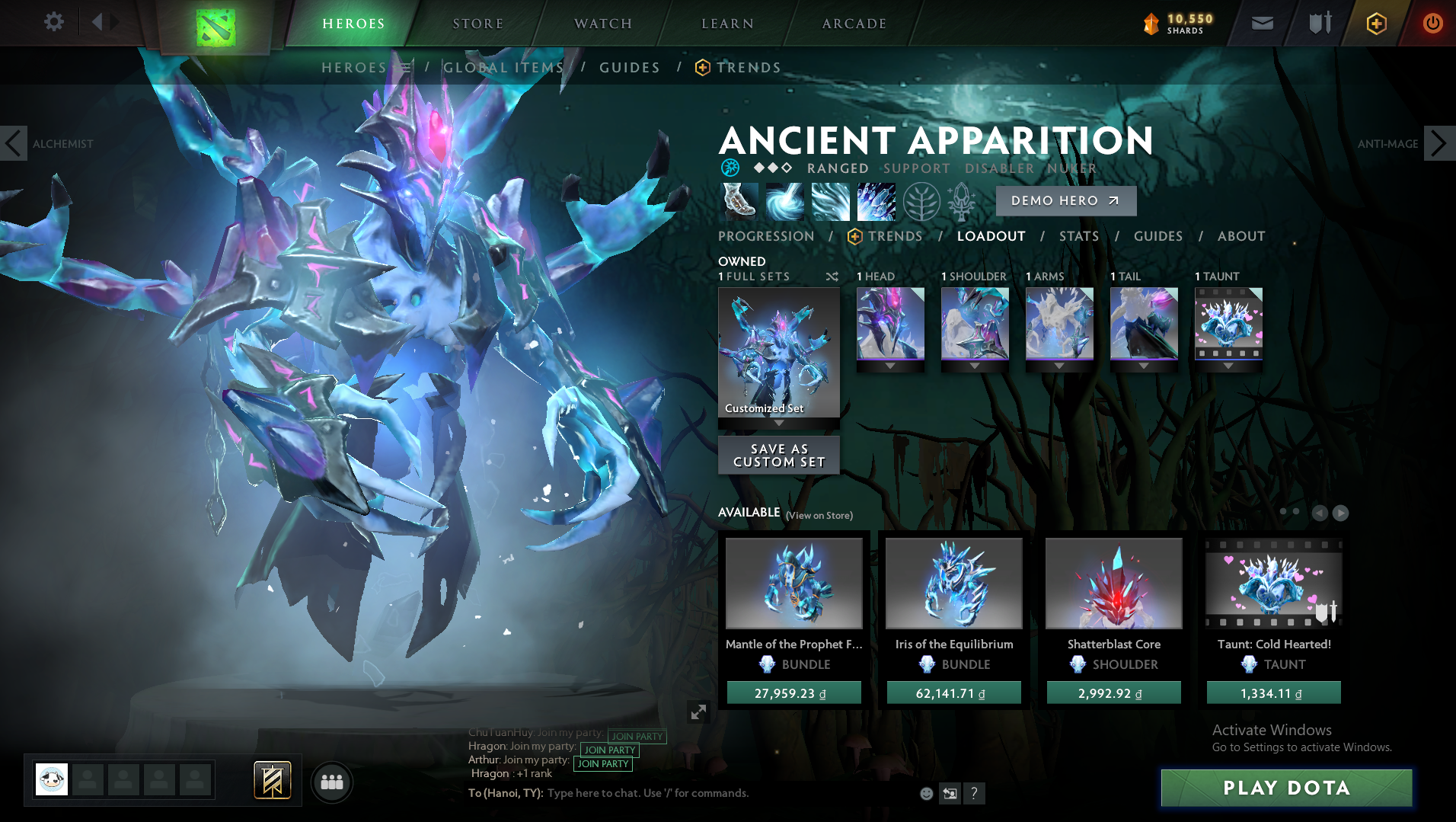Click the red power button top right
1456x822 pixels.
[x=1432, y=24]
